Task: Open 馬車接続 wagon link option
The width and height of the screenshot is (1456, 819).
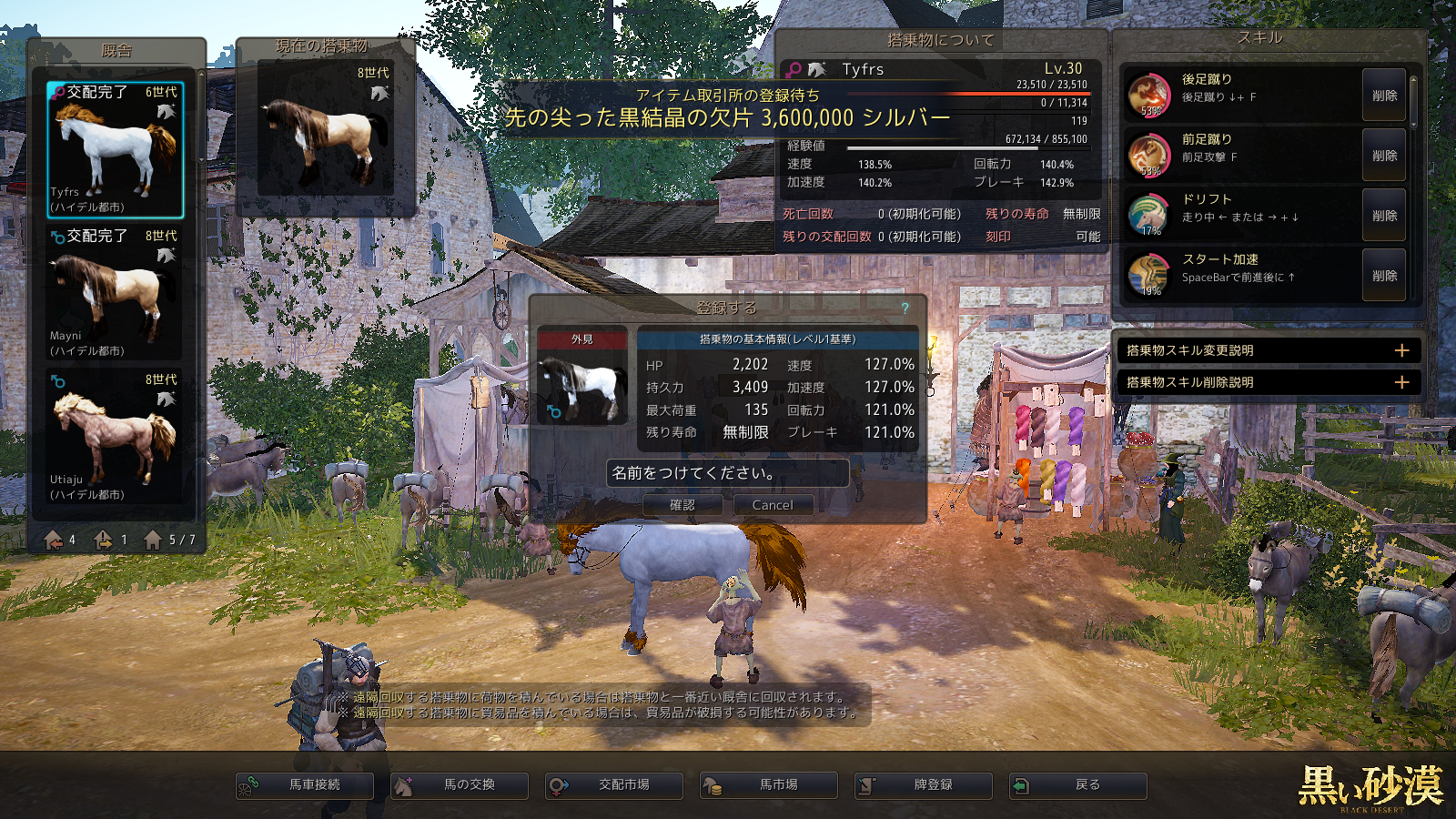Action: tap(305, 785)
